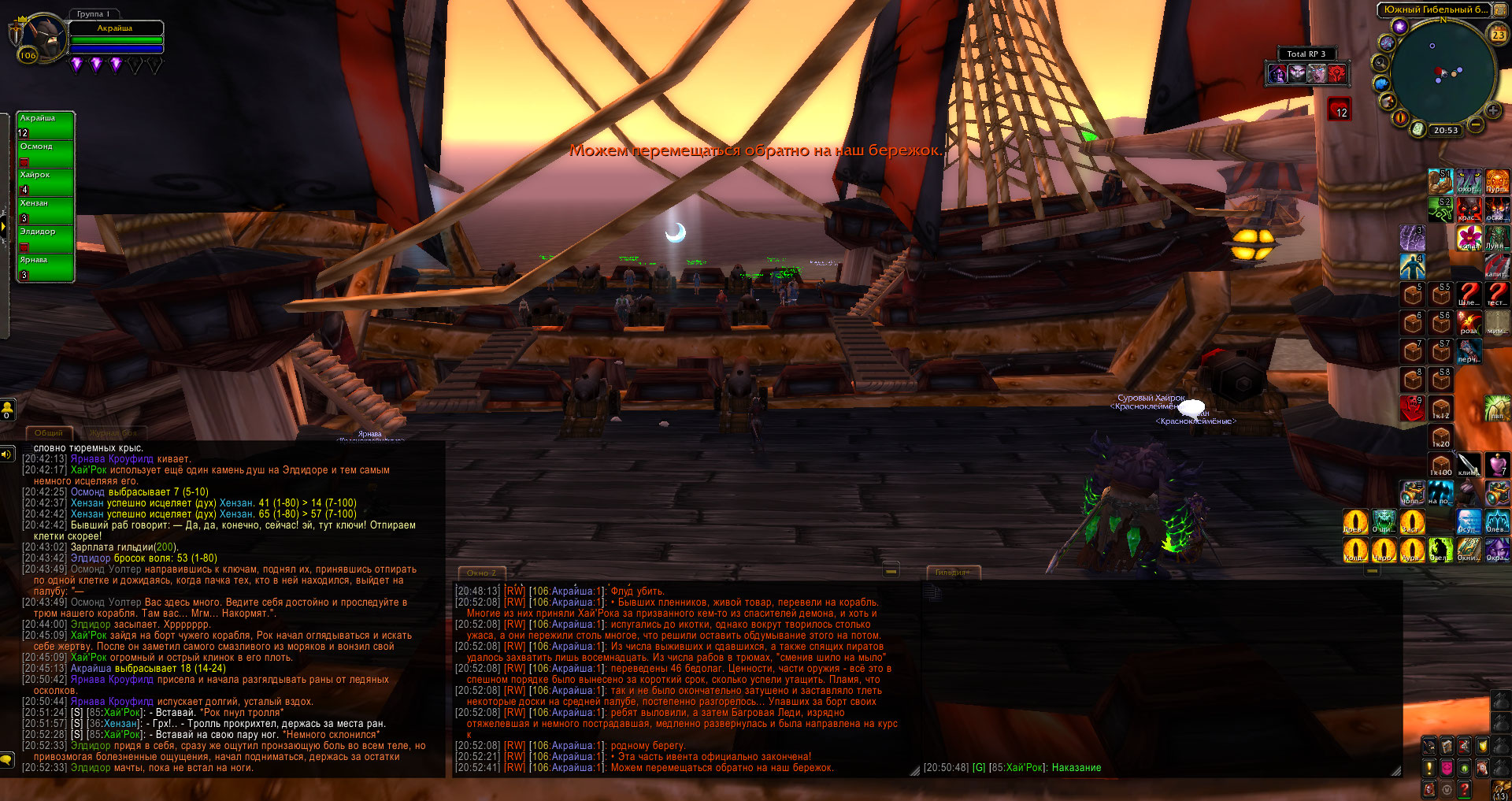Screen dimensions: 1512x801
Task: Use the pink potion with 7 charges
Action: (x=1497, y=465)
